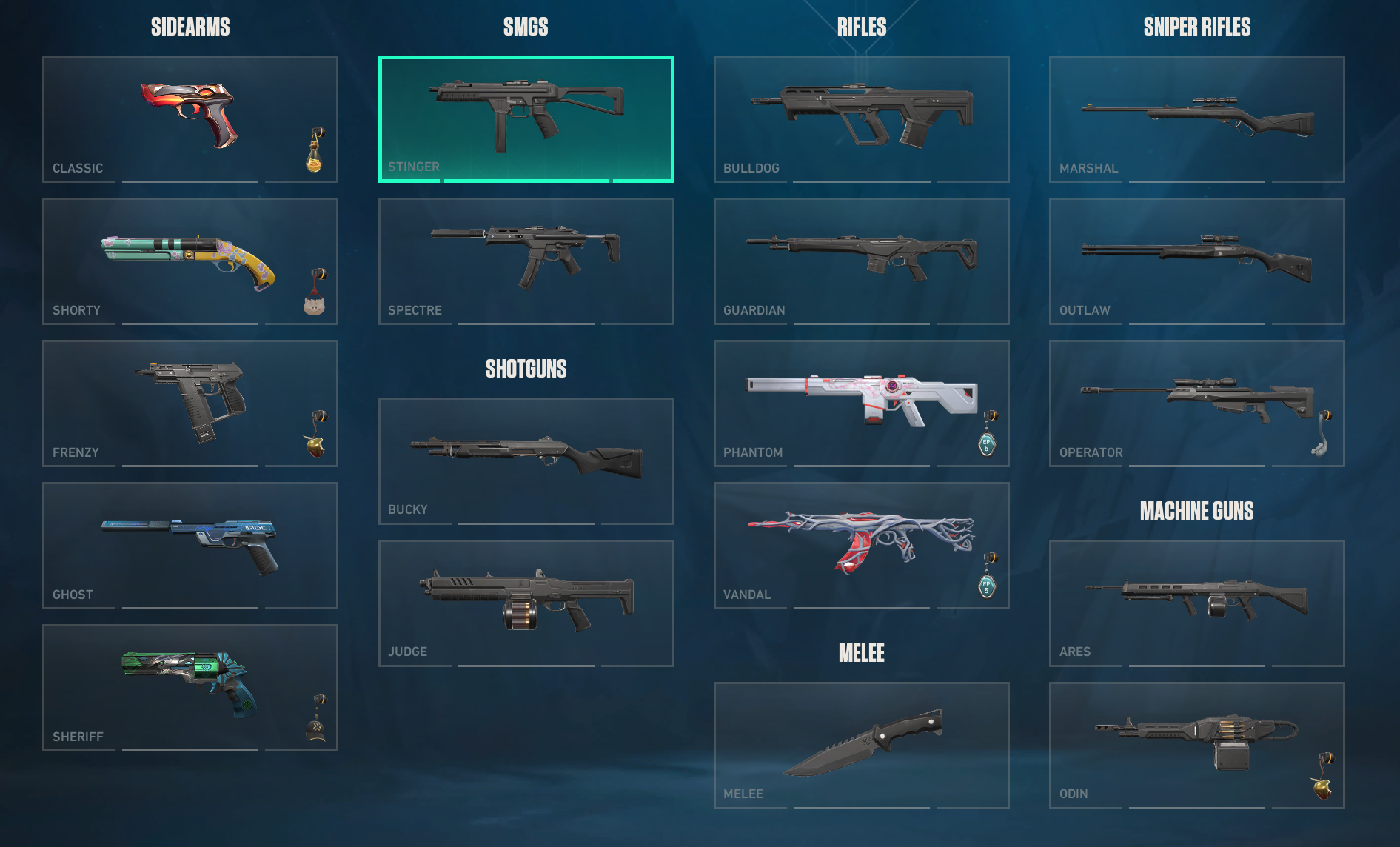Select the Outlaw sniper rifle card
The image size is (1400, 847).
click(x=1196, y=261)
